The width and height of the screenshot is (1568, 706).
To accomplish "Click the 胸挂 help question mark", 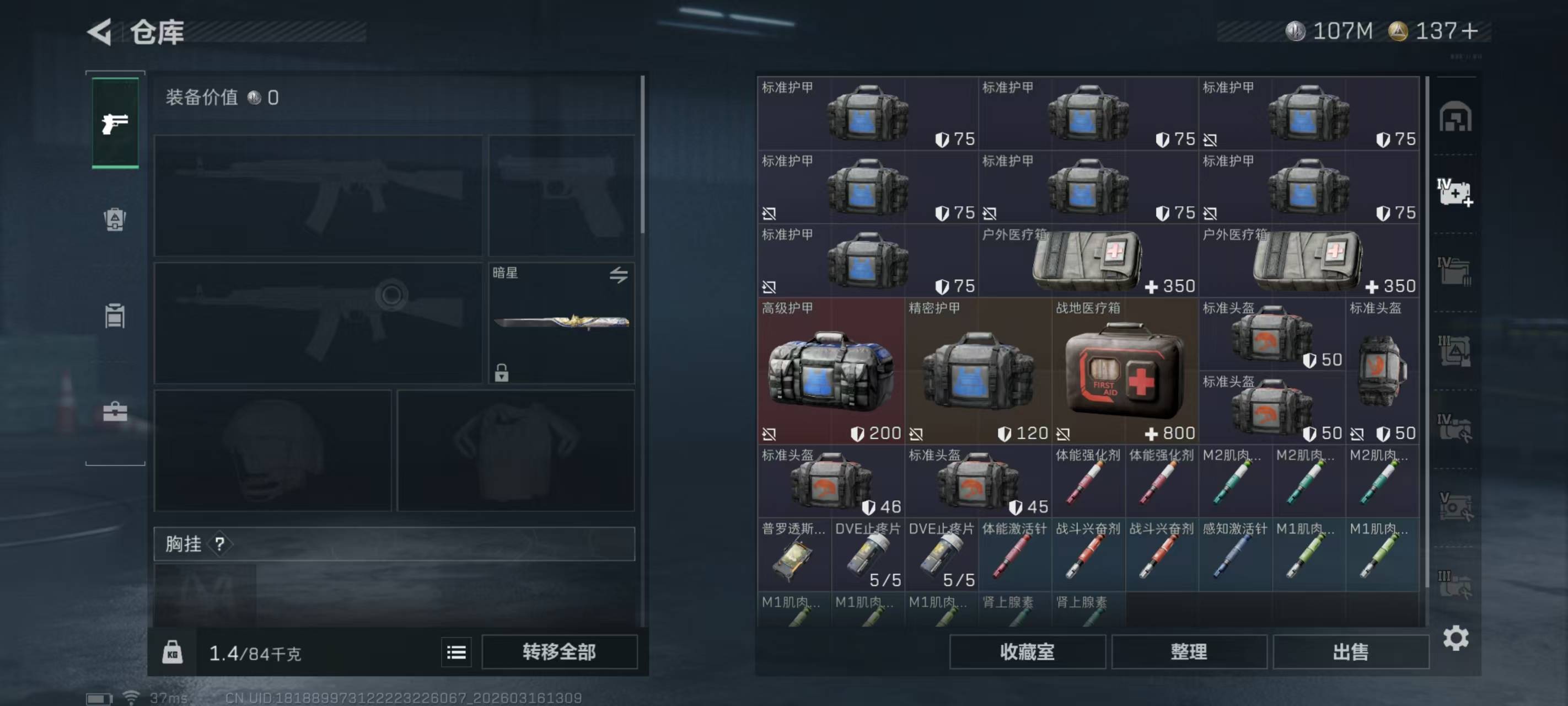I will tap(220, 544).
